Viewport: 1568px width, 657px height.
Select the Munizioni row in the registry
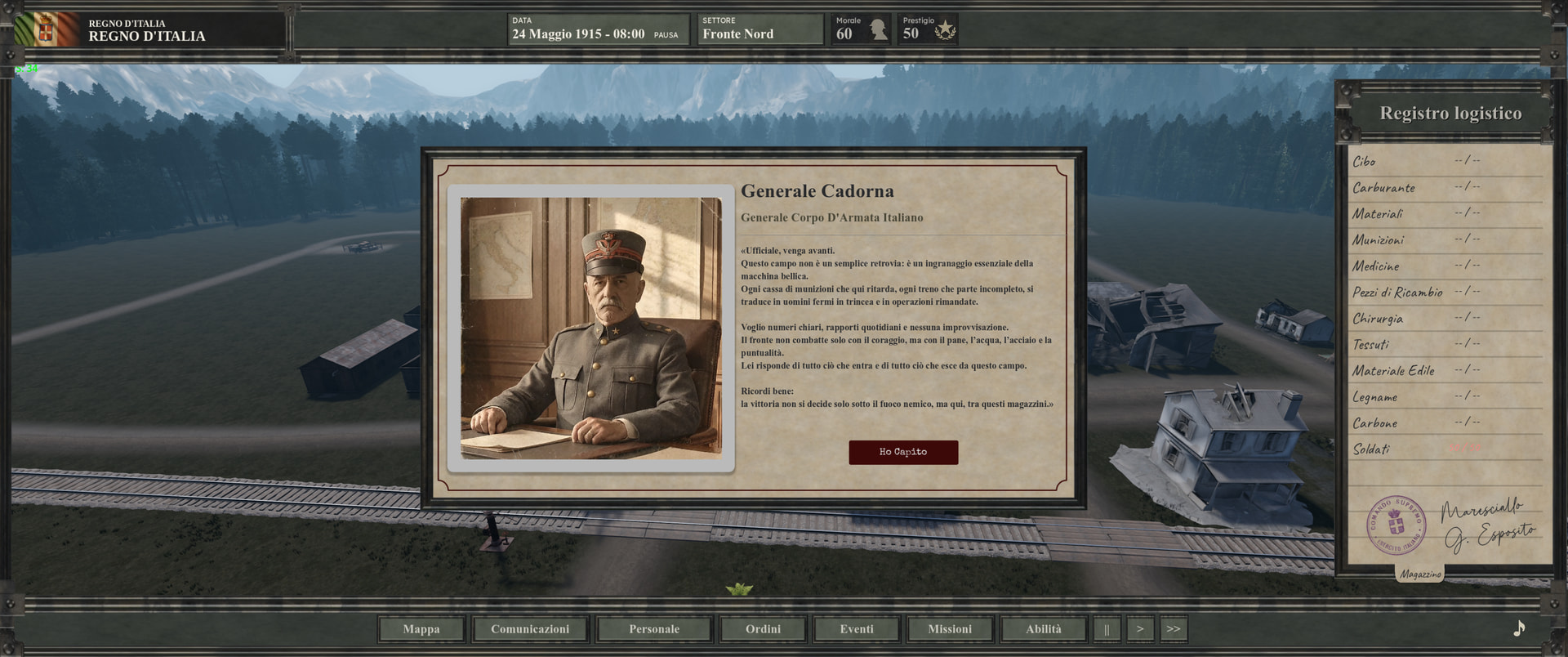pyautogui.click(x=1445, y=240)
